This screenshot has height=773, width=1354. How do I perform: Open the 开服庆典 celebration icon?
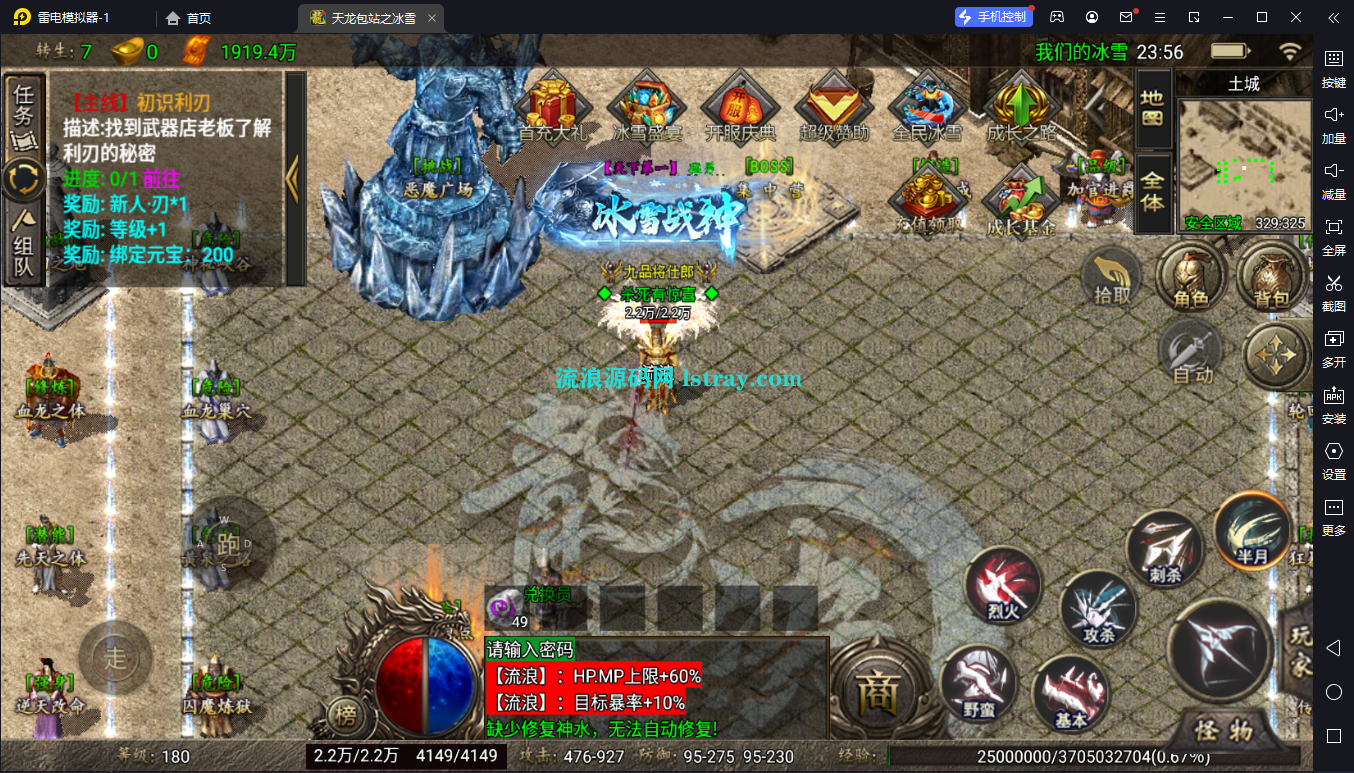click(x=740, y=105)
